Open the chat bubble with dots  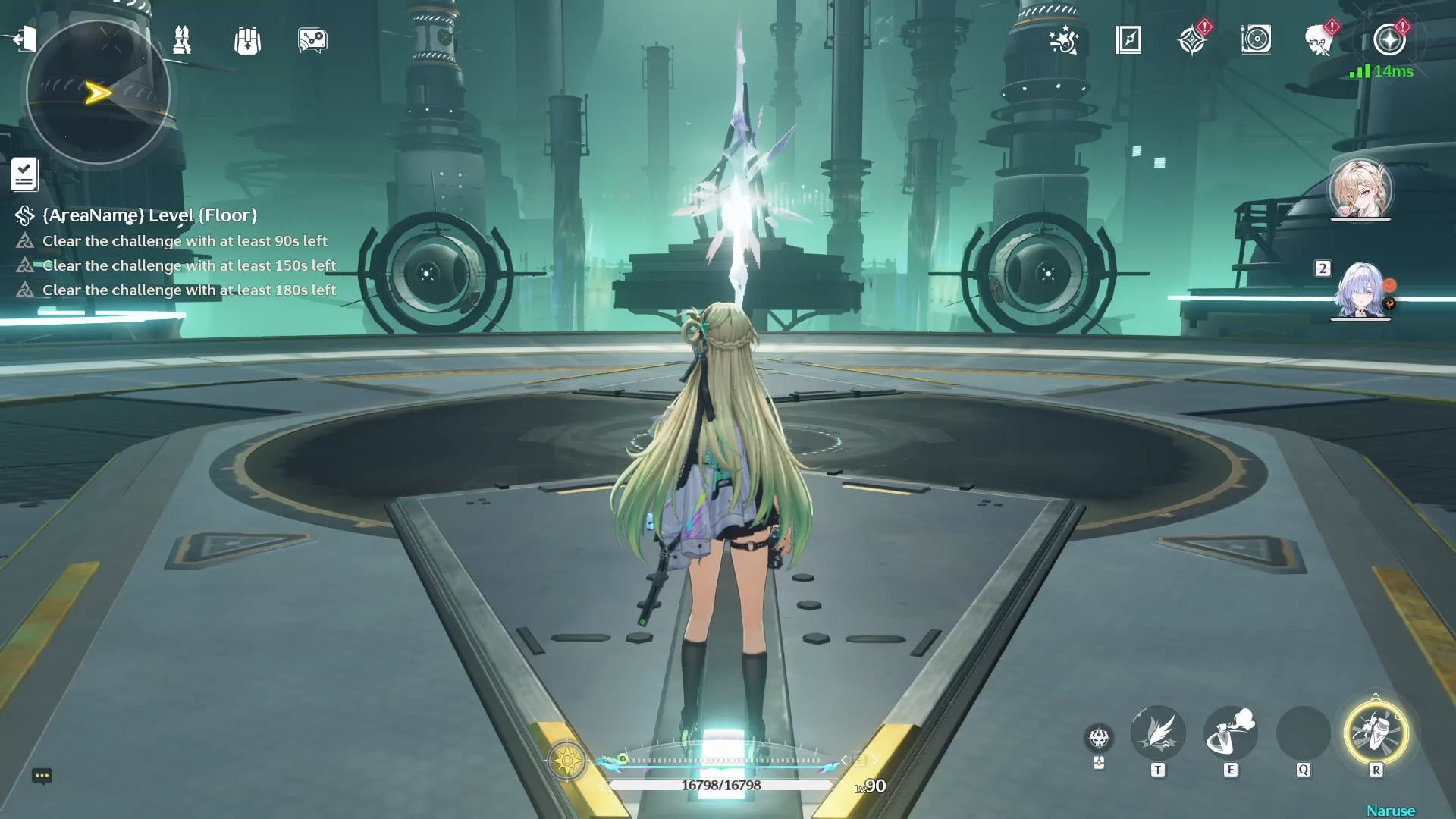(42, 776)
